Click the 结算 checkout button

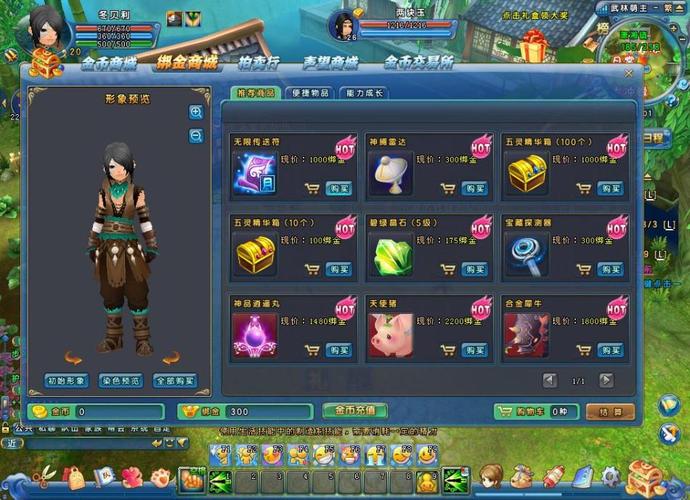pyautogui.click(x=610, y=411)
